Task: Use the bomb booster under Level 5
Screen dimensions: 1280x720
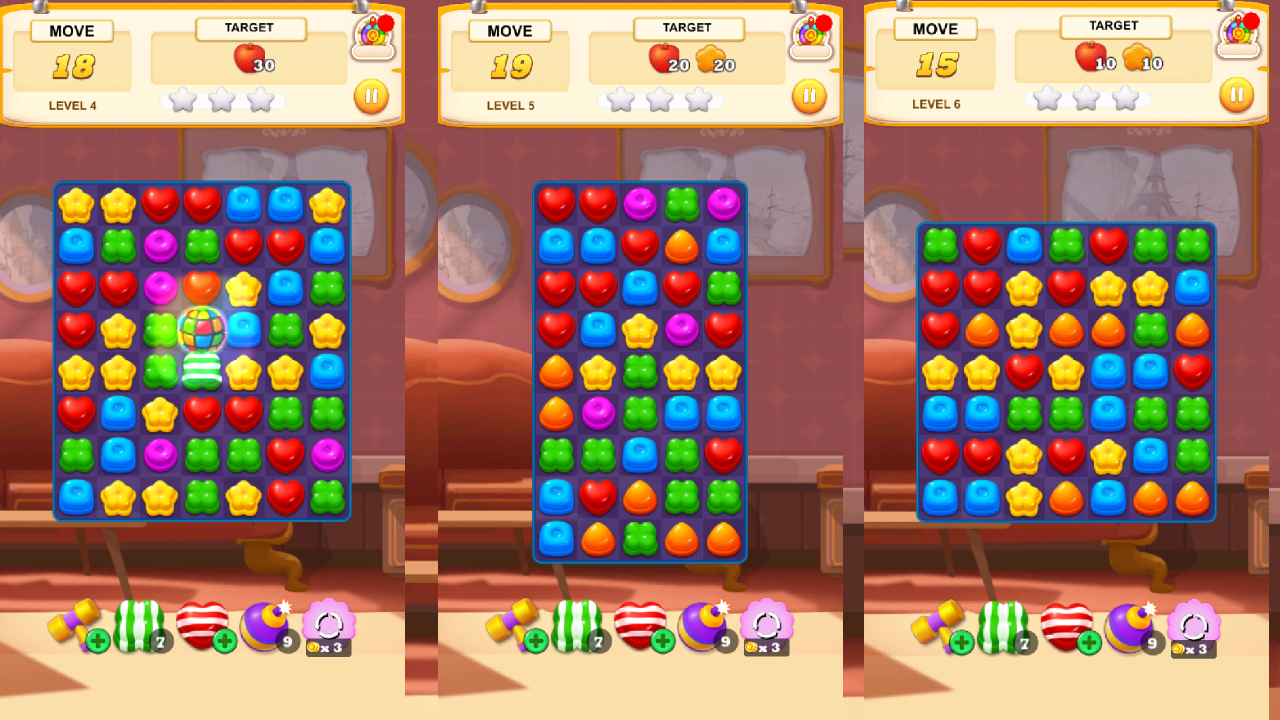Action: click(x=702, y=625)
